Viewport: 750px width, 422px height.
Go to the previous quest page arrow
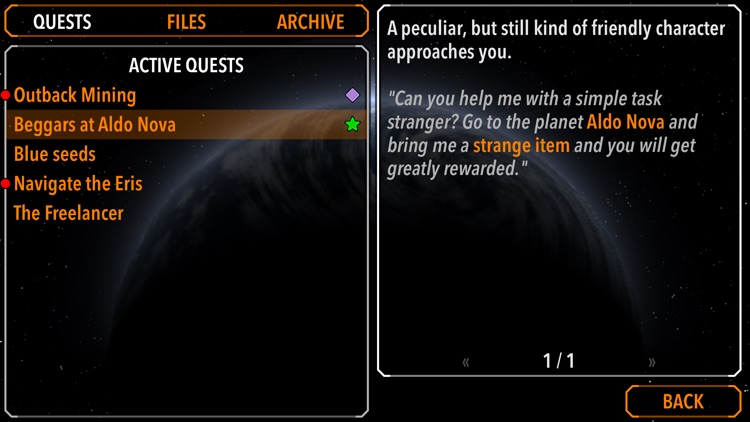(467, 362)
